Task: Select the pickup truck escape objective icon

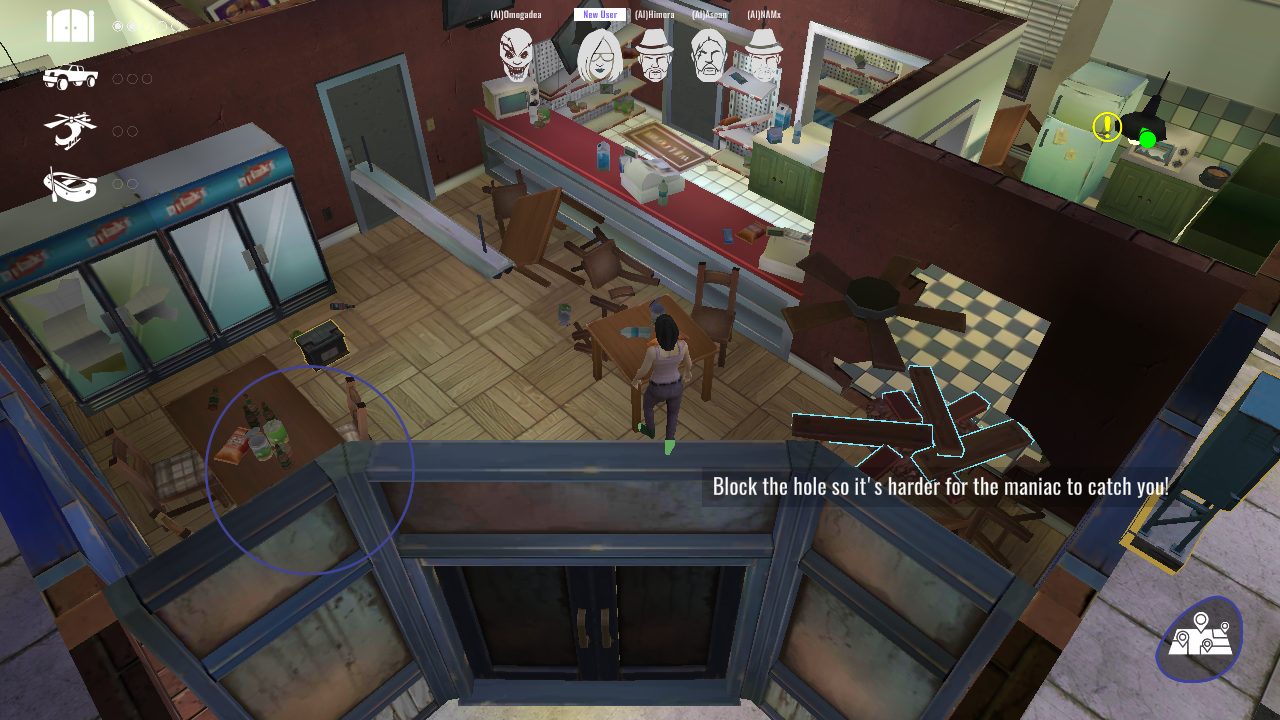Action: point(70,77)
